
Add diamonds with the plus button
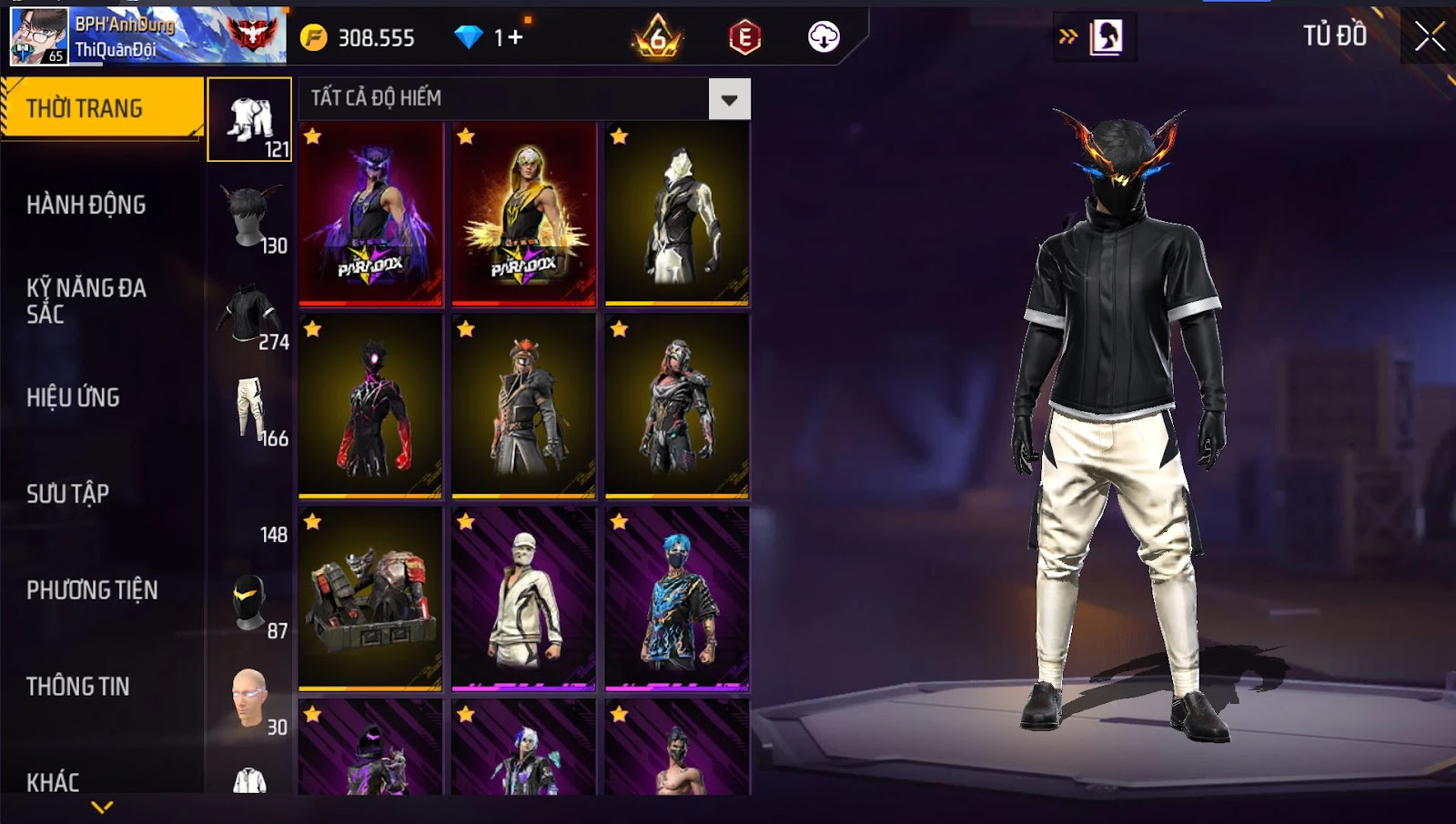pyautogui.click(x=515, y=37)
